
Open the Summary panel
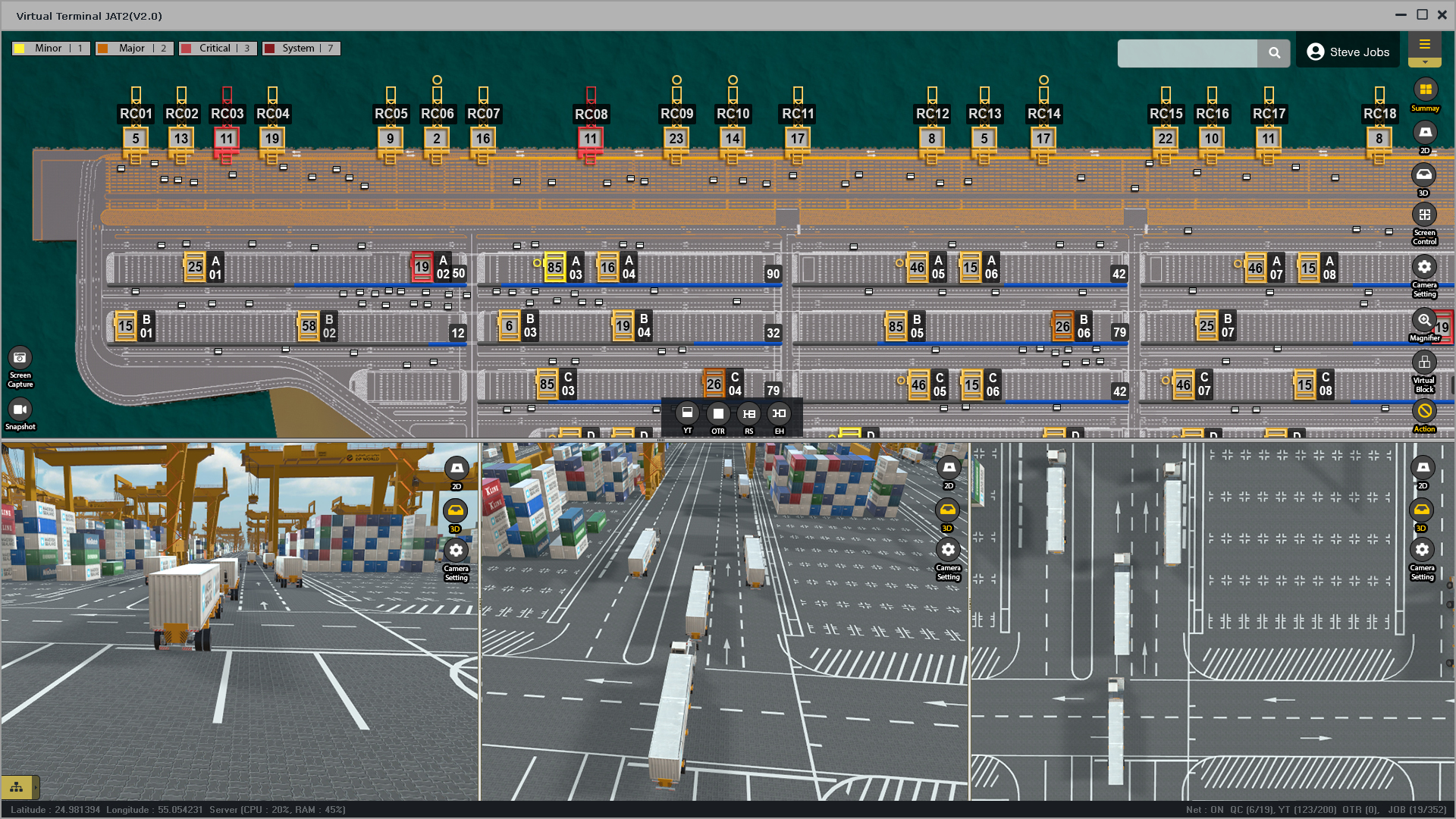[x=1425, y=90]
